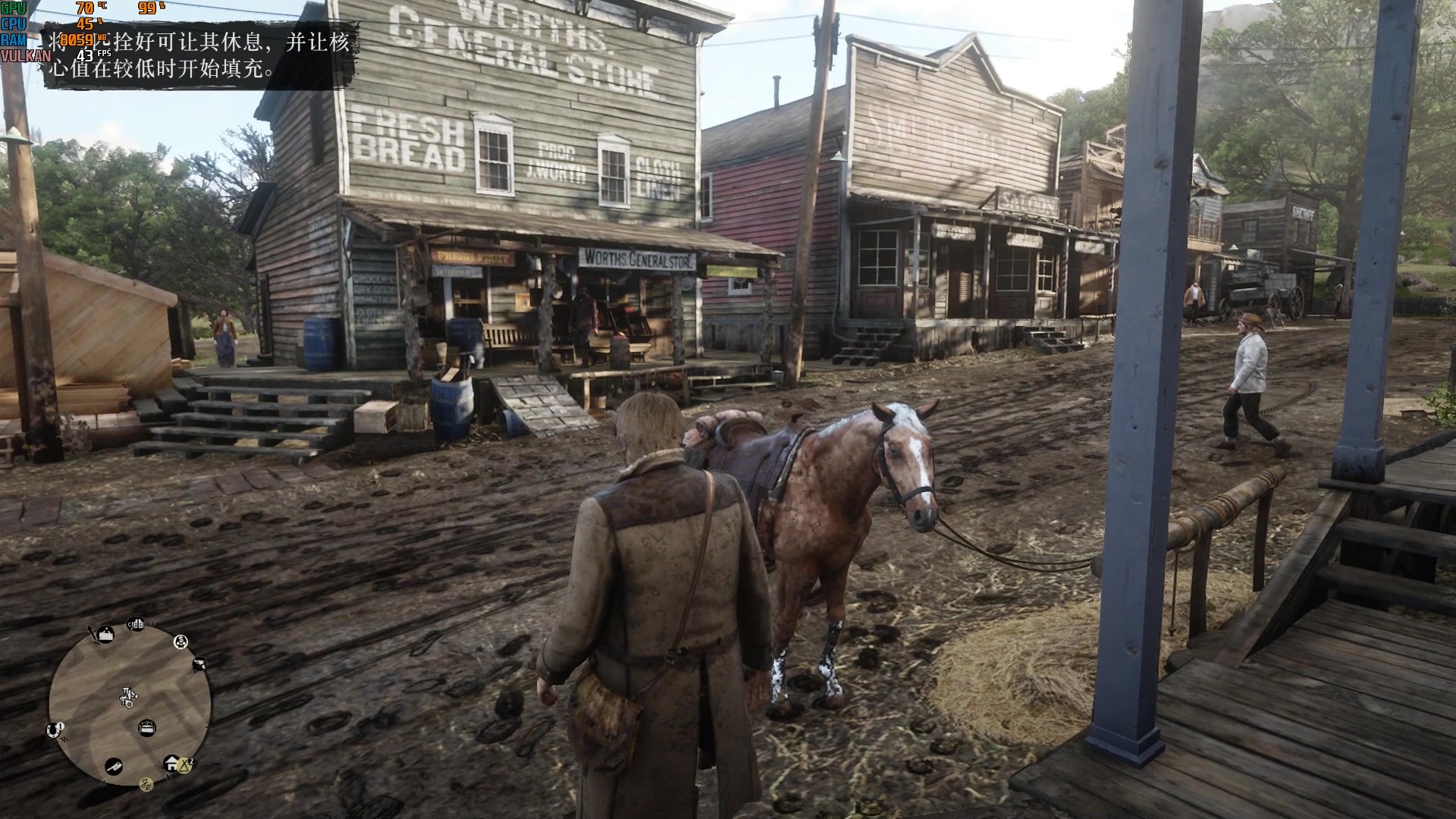The width and height of the screenshot is (1456, 819).
Task: Click the gunsmith pistol marker on minimap
Action: pos(199,664)
